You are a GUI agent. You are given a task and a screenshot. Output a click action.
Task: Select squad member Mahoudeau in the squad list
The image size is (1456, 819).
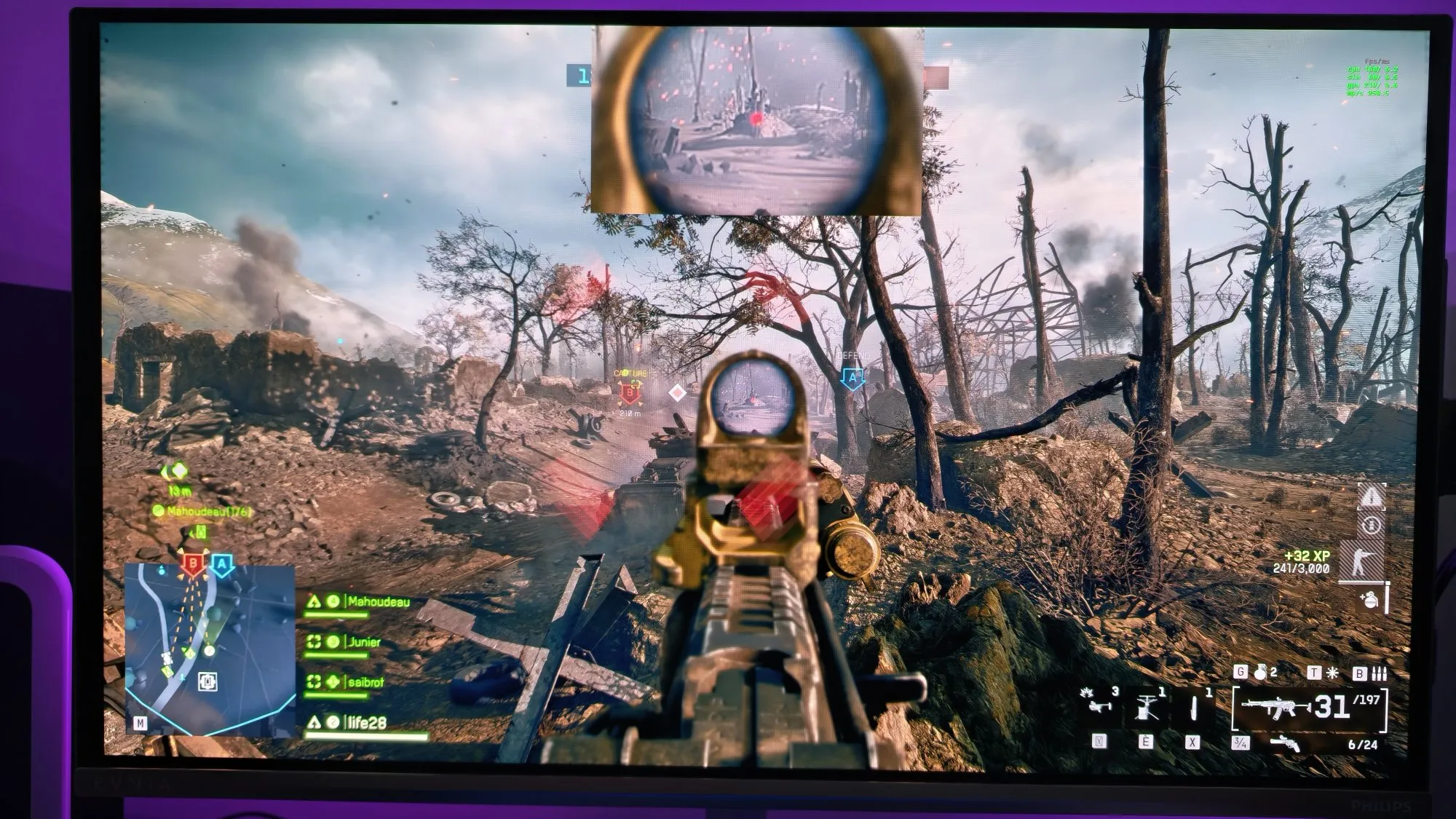378,602
